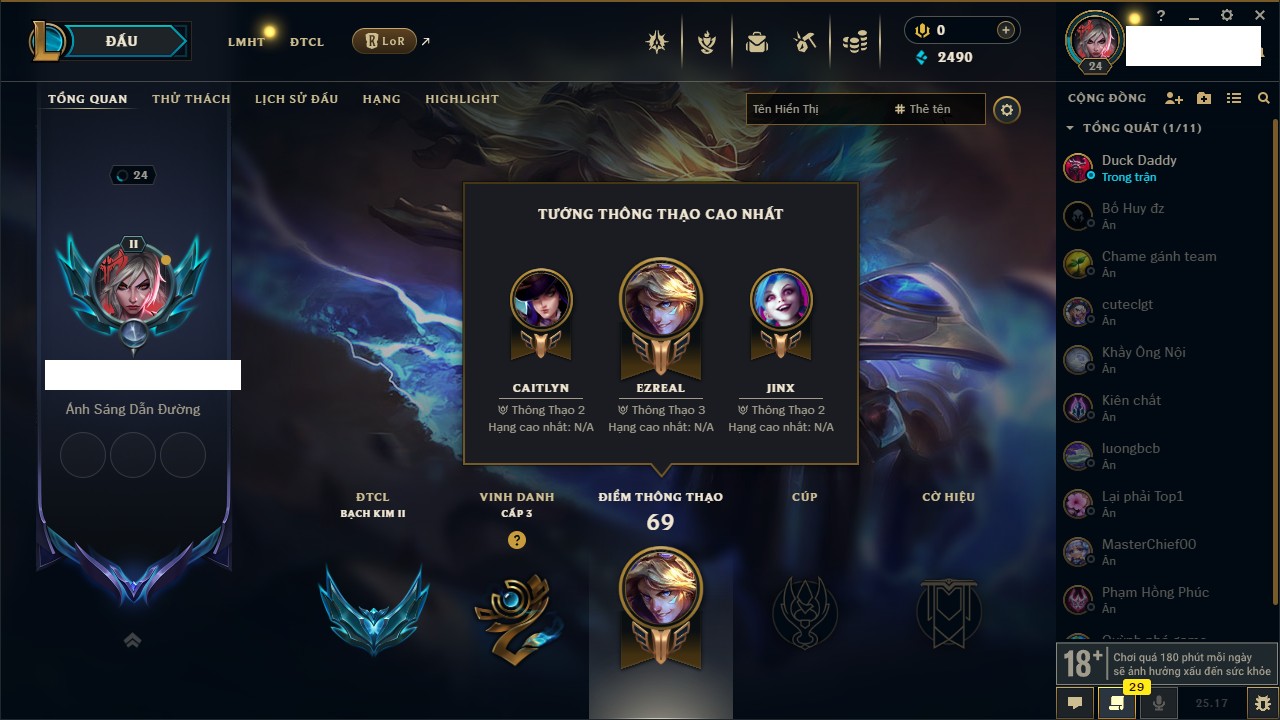This screenshot has width=1280, height=720.
Task: Click the ĐẤU play button
Action: coord(122,41)
